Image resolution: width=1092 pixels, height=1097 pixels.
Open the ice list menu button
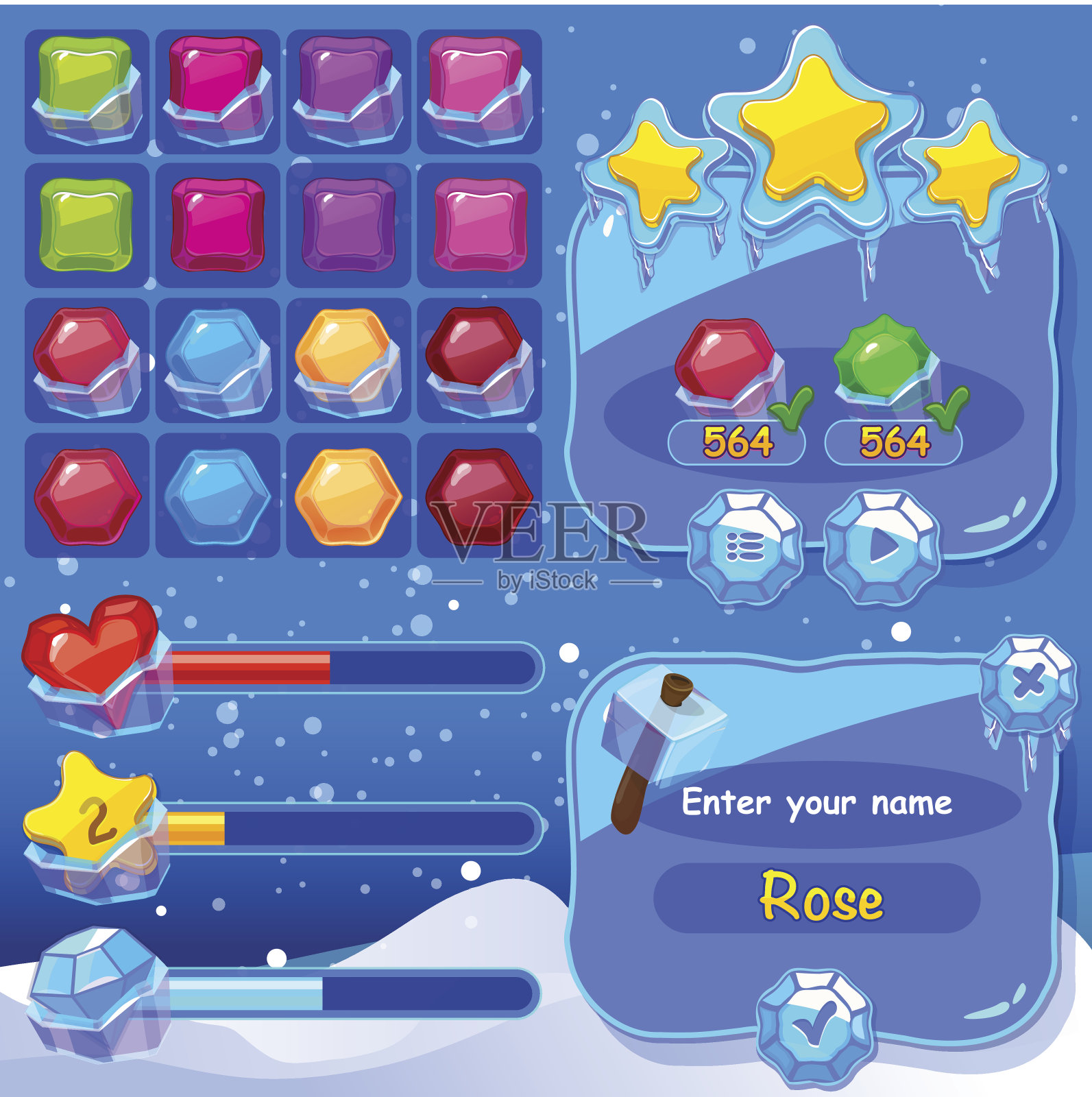click(745, 547)
